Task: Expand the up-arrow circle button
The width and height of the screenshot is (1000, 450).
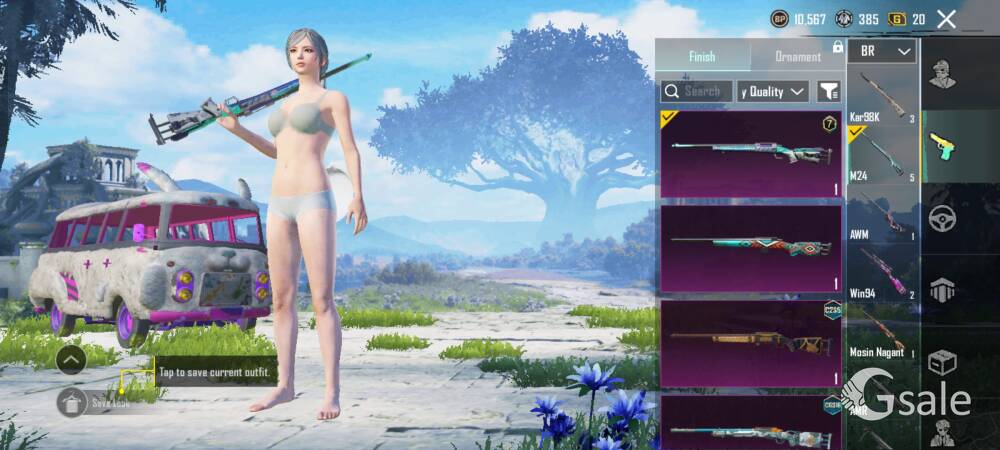Action: point(70,360)
